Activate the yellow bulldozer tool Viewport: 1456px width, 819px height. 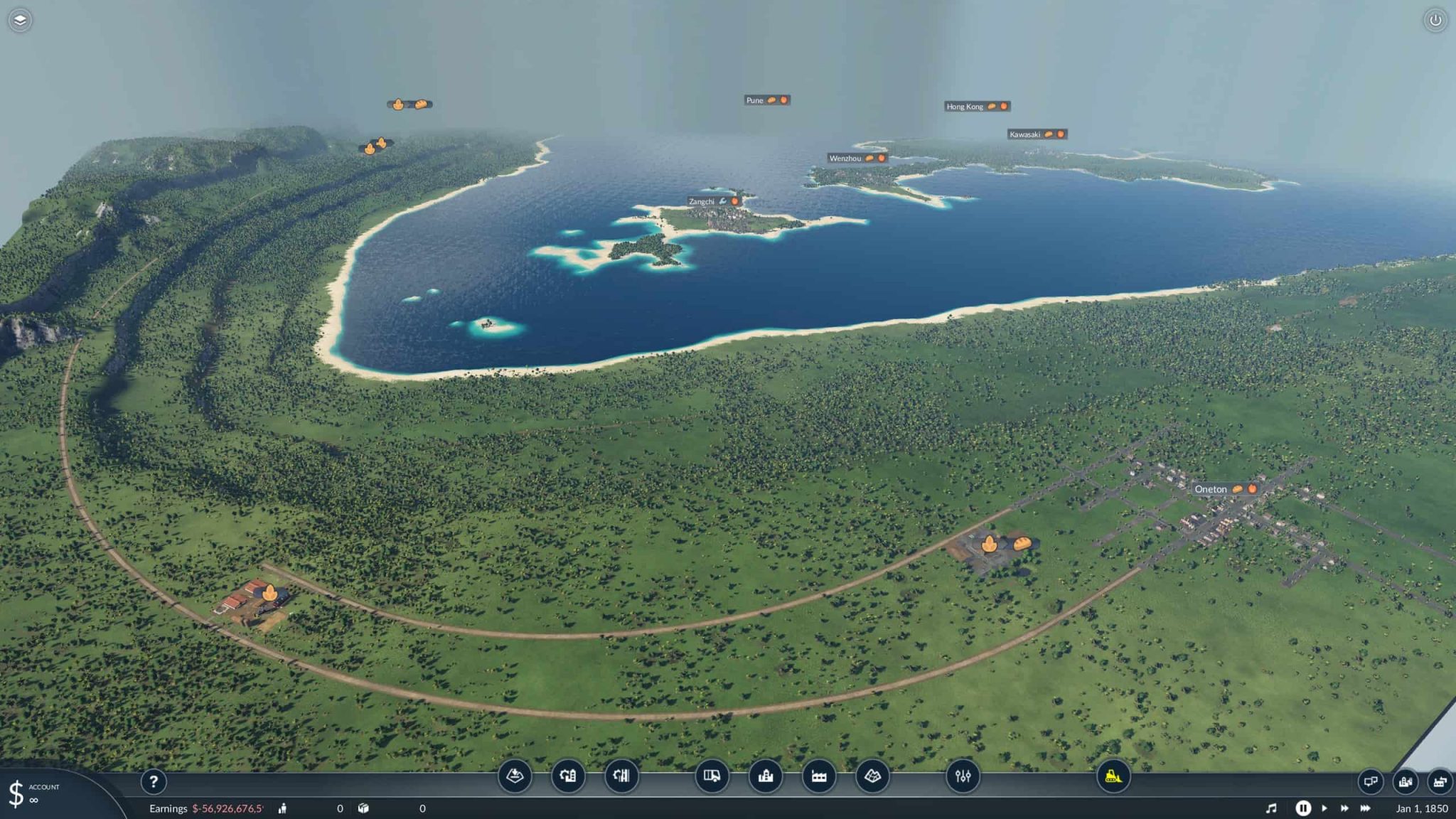[1113, 776]
